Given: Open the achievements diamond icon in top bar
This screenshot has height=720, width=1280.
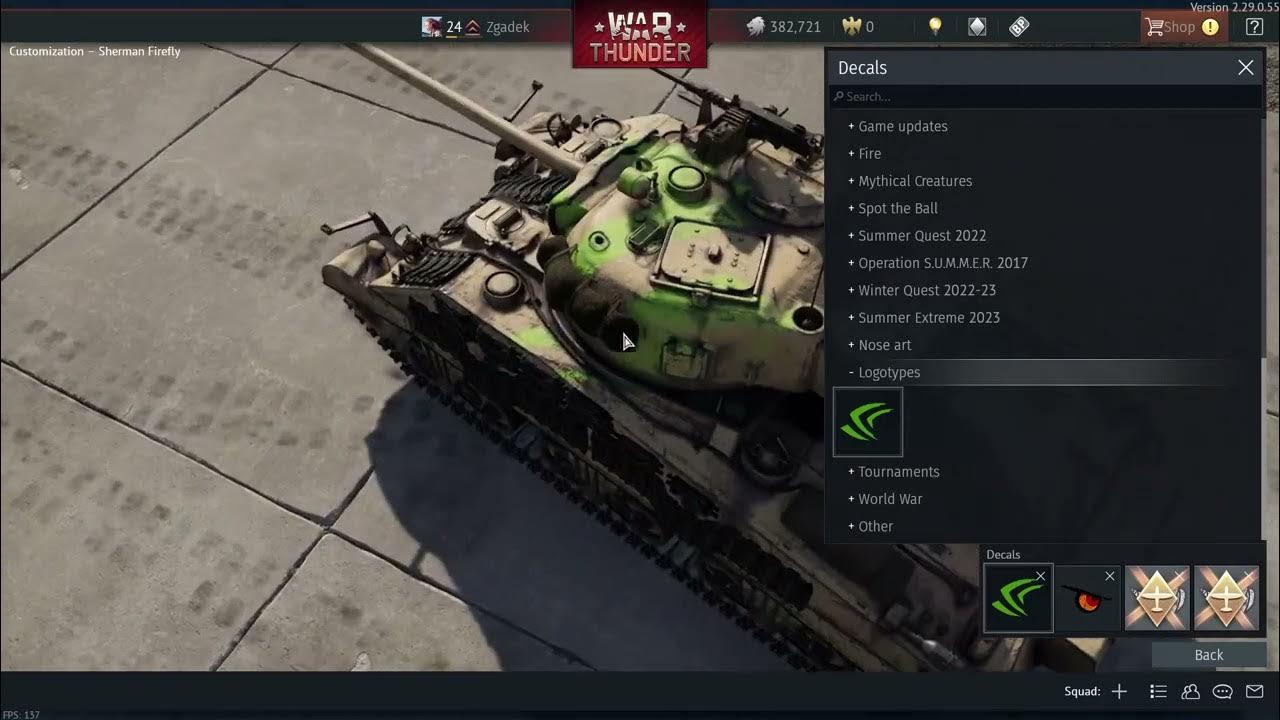Looking at the screenshot, I should [x=977, y=26].
